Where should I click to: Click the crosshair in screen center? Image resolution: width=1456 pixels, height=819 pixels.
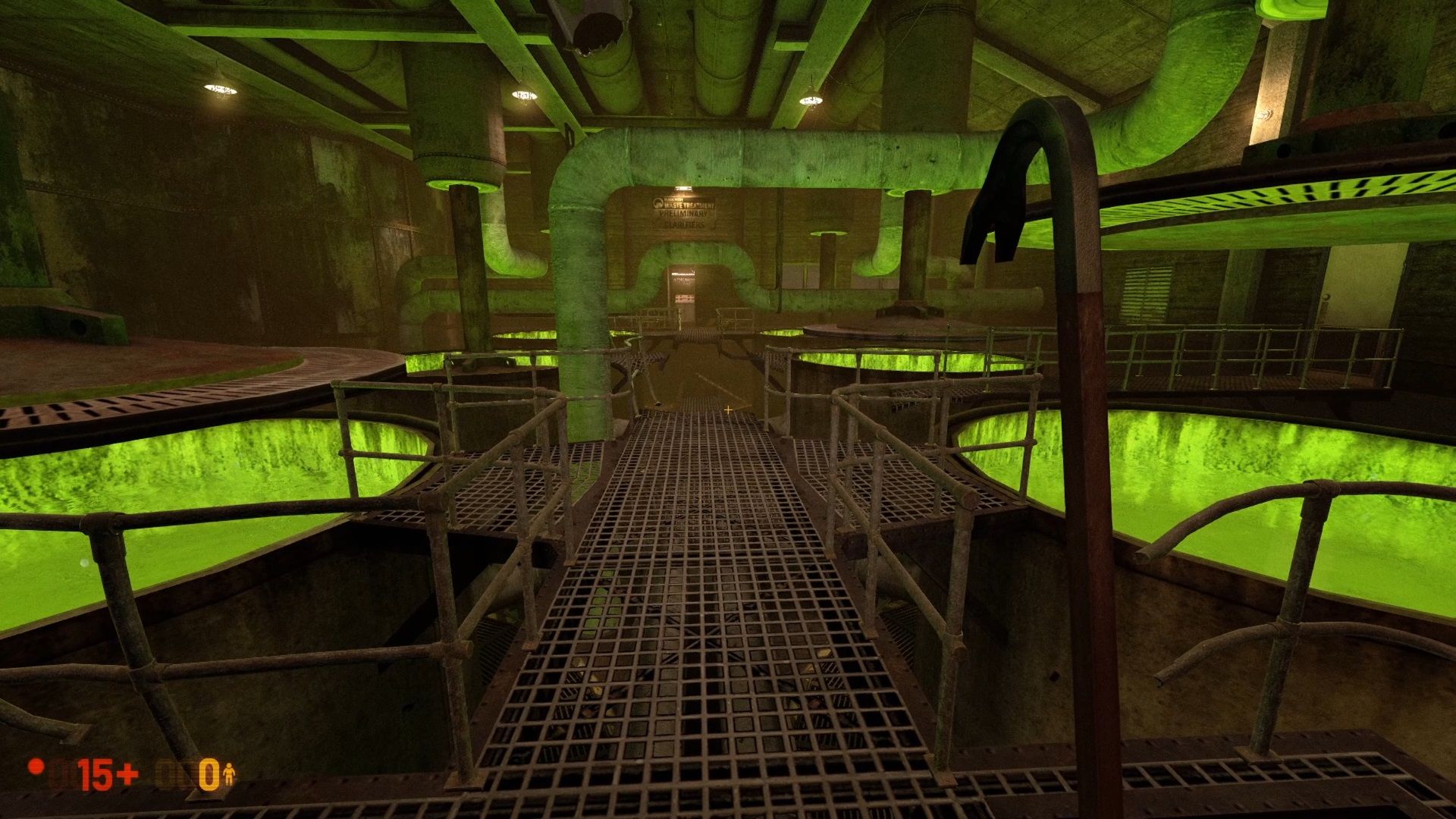(728, 409)
